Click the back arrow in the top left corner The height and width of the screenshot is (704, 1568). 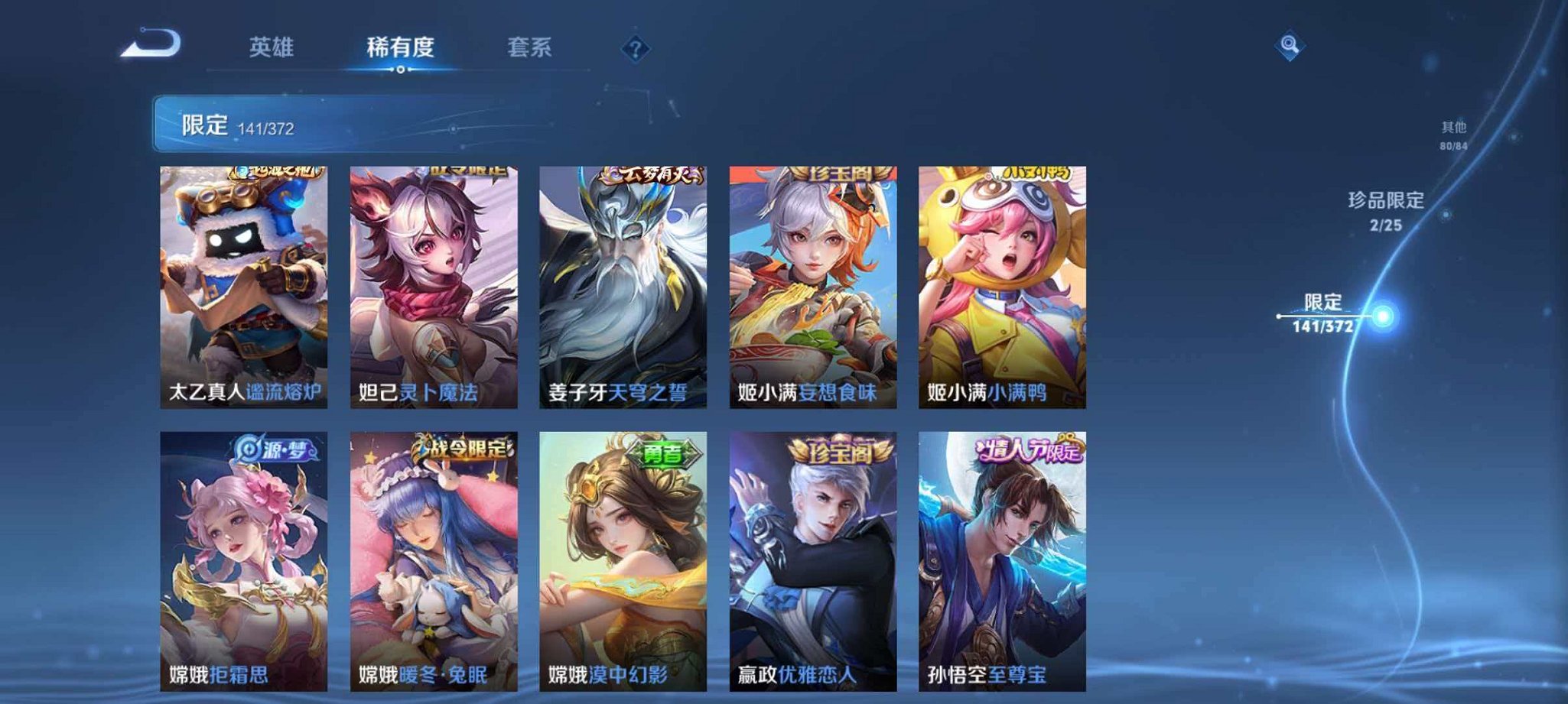[x=150, y=44]
